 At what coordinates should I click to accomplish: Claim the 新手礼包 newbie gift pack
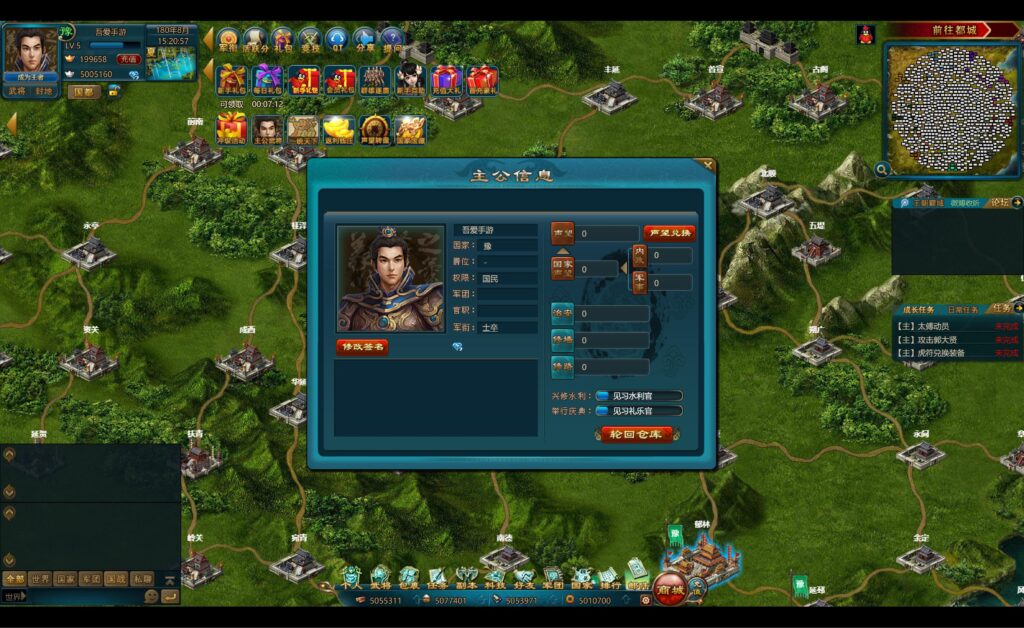pos(232,80)
